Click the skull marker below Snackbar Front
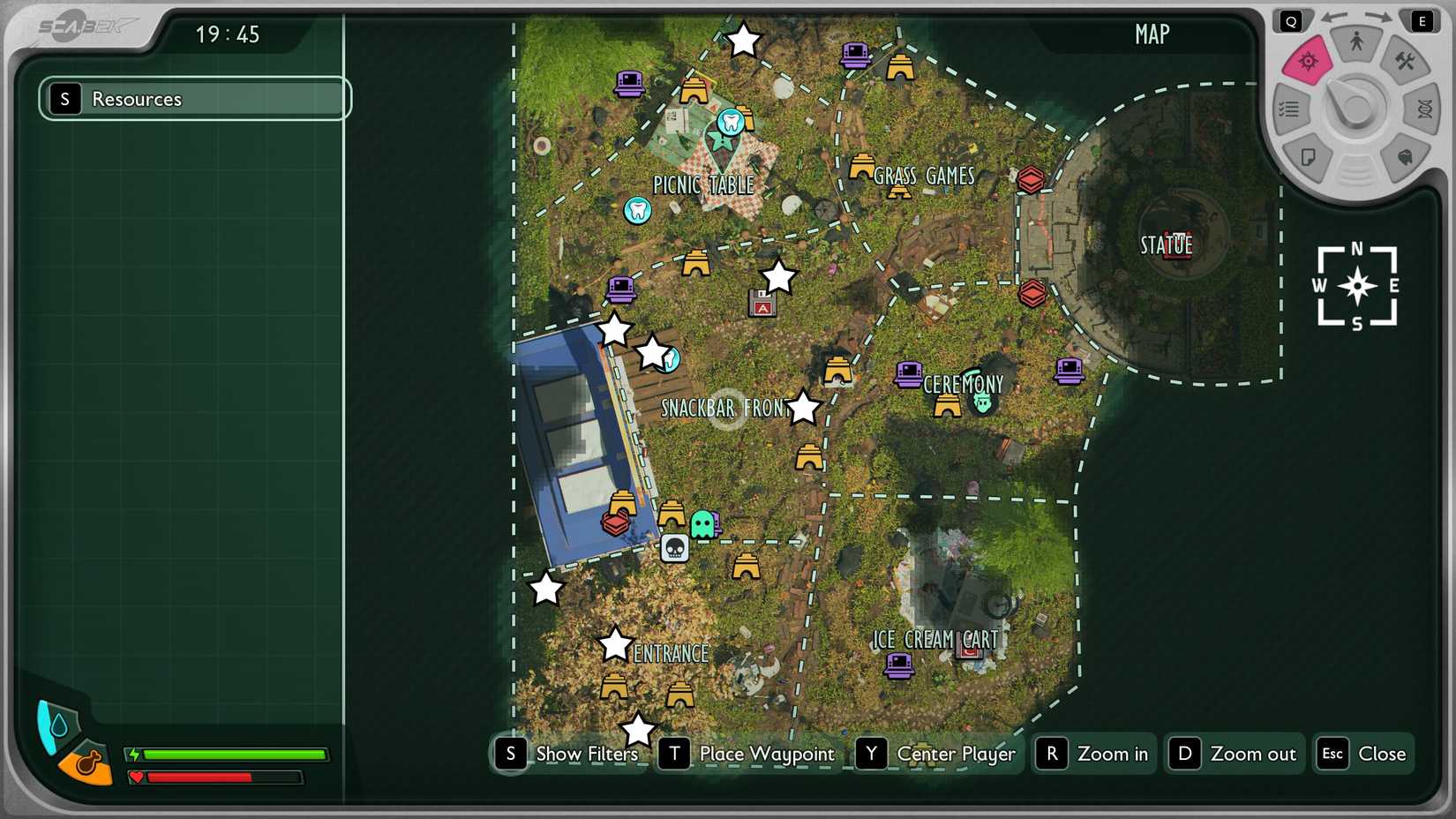Viewport: 1456px width, 819px height. (x=674, y=547)
